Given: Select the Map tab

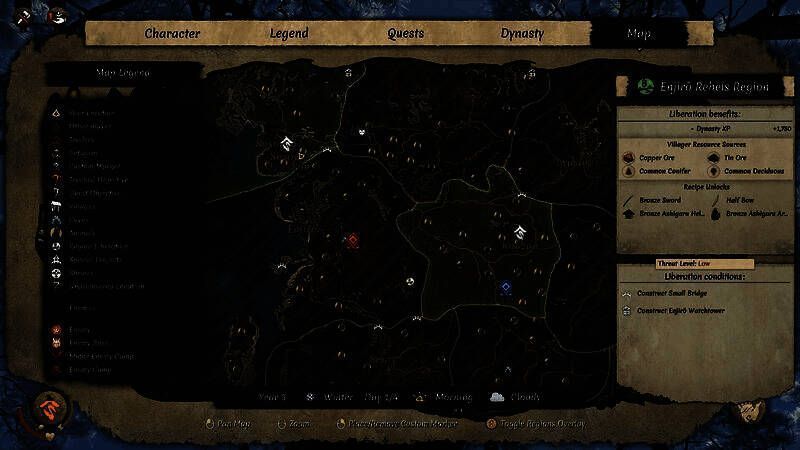Looking at the screenshot, I should point(638,33).
